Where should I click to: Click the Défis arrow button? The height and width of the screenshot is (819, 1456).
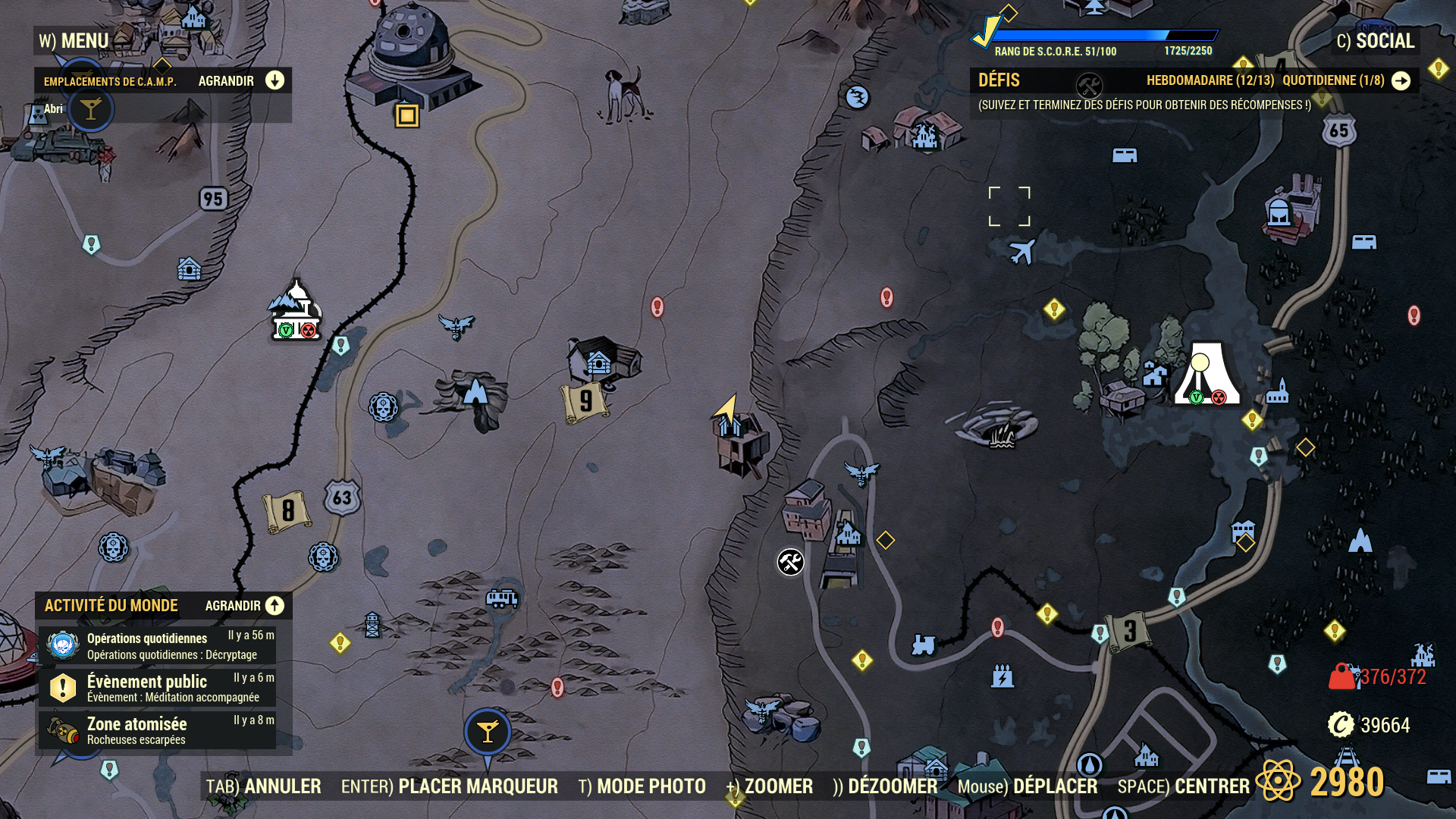1401,80
